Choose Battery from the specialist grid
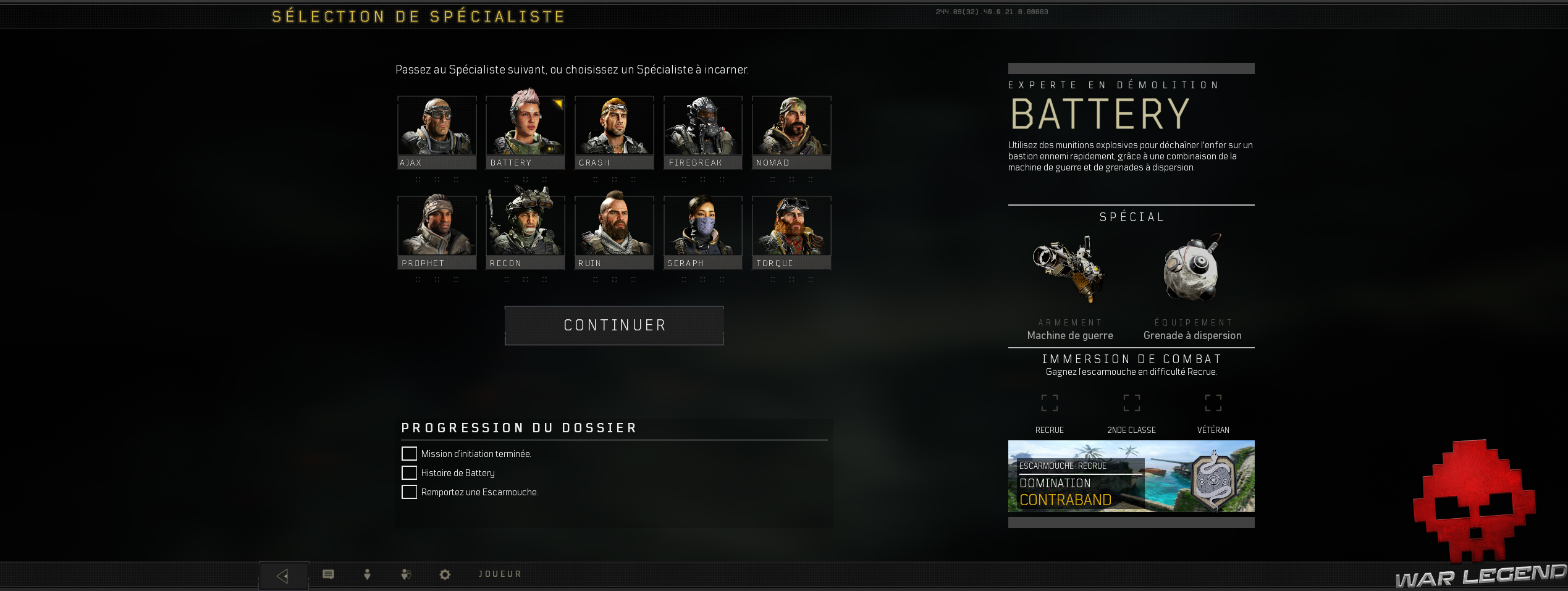 pyautogui.click(x=525, y=132)
